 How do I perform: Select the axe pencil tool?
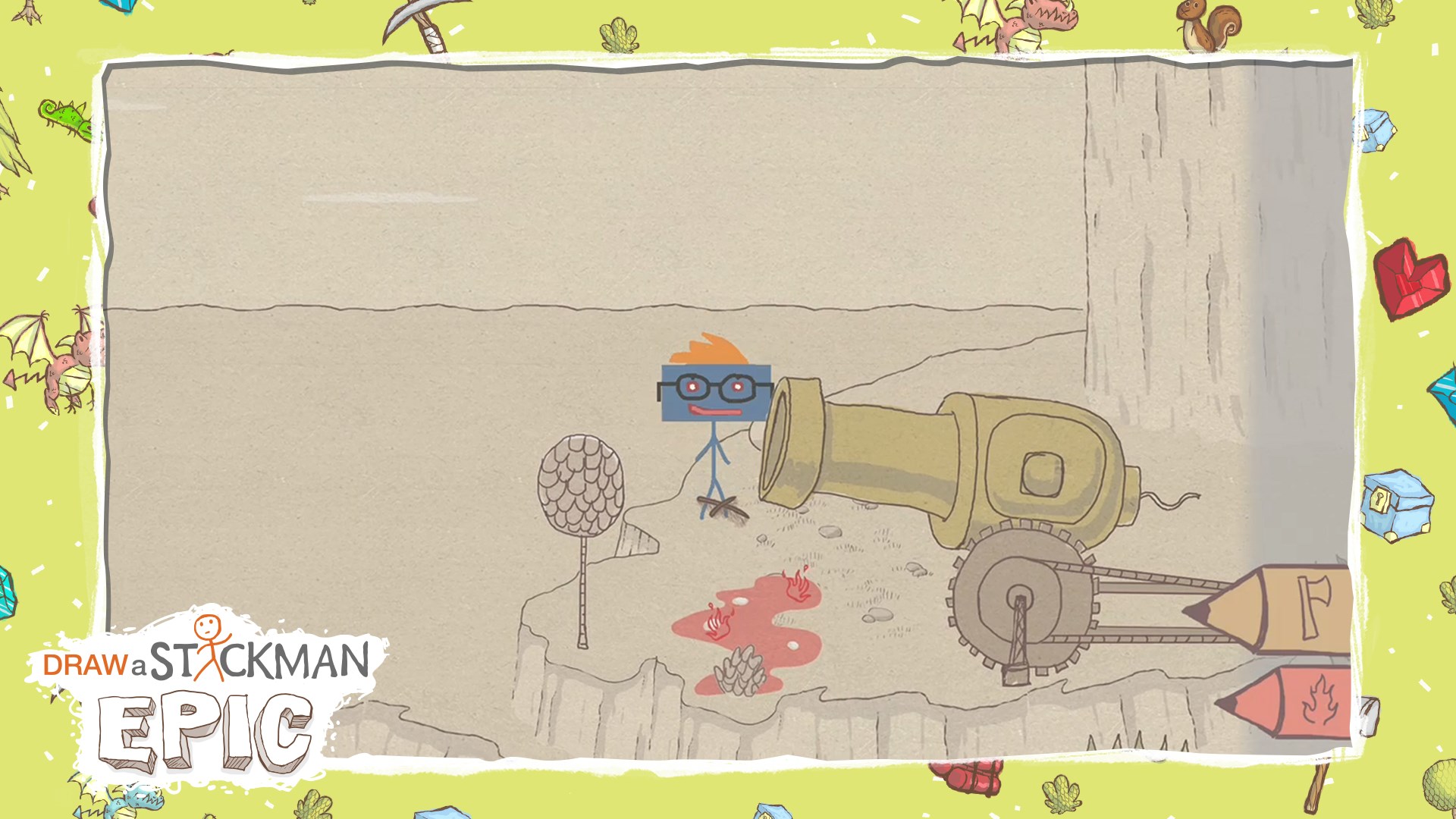click(x=1289, y=609)
